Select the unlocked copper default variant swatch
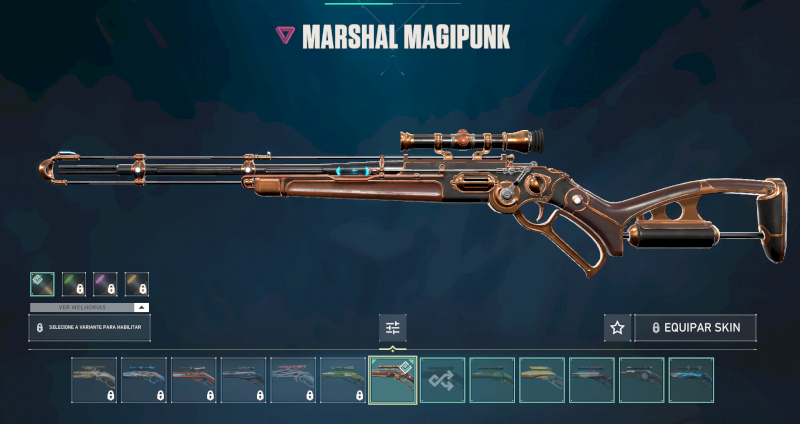The width and height of the screenshot is (800, 424). 42,285
